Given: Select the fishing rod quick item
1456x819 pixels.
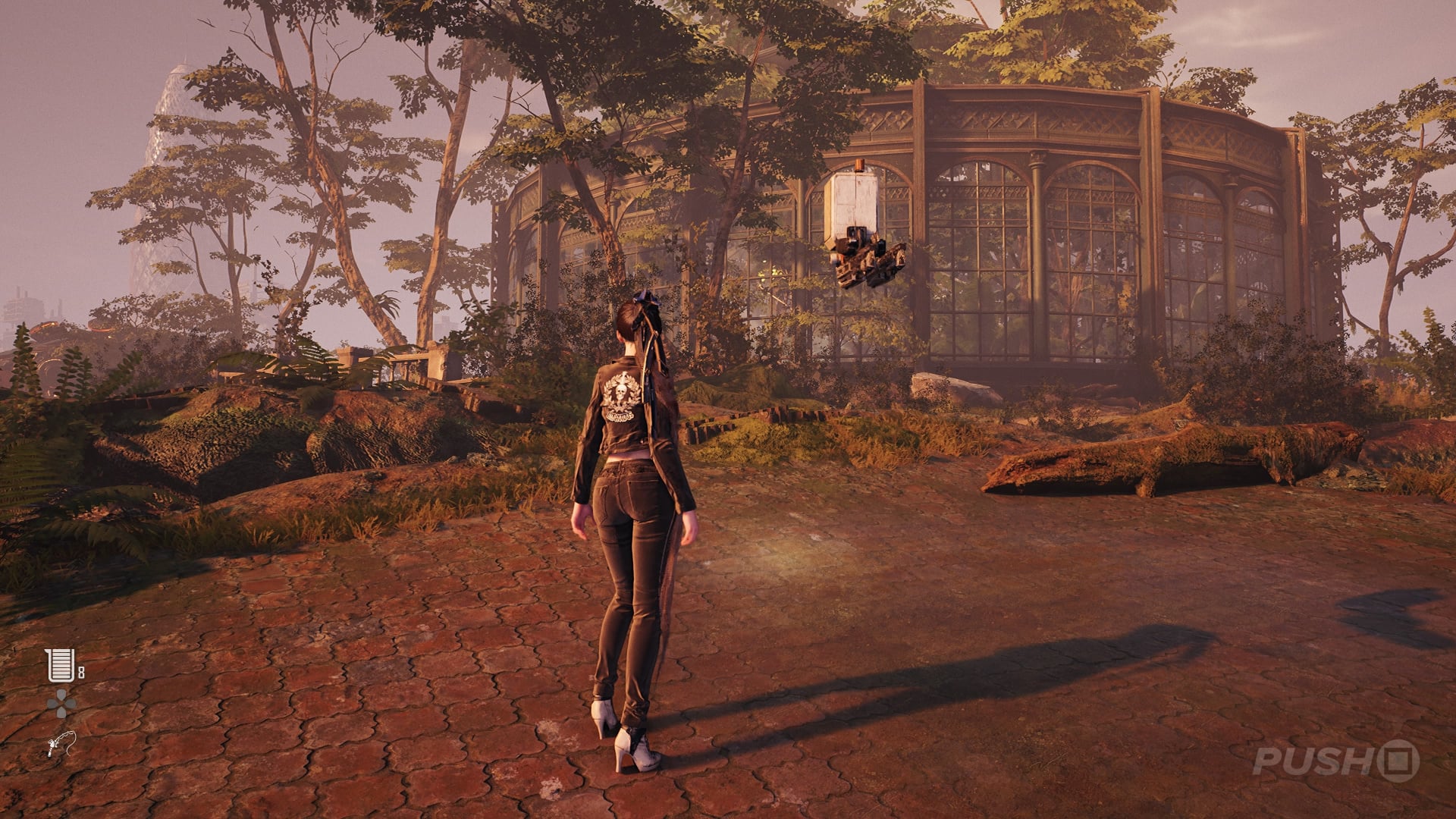Looking at the screenshot, I should click(61, 743).
